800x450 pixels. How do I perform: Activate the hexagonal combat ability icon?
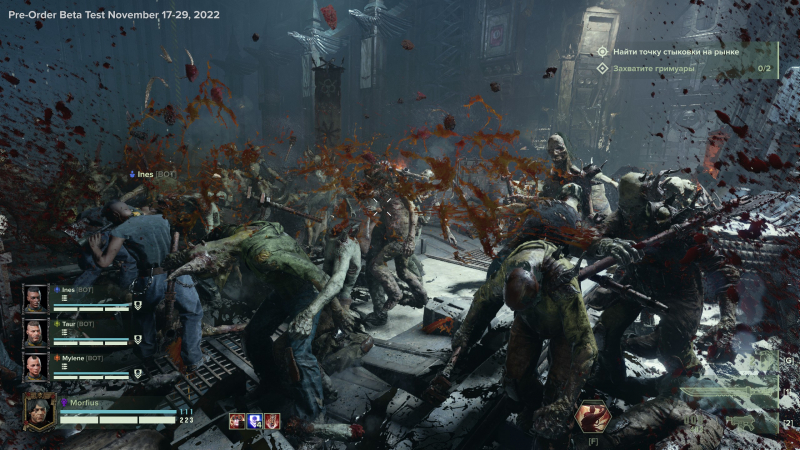(592, 415)
